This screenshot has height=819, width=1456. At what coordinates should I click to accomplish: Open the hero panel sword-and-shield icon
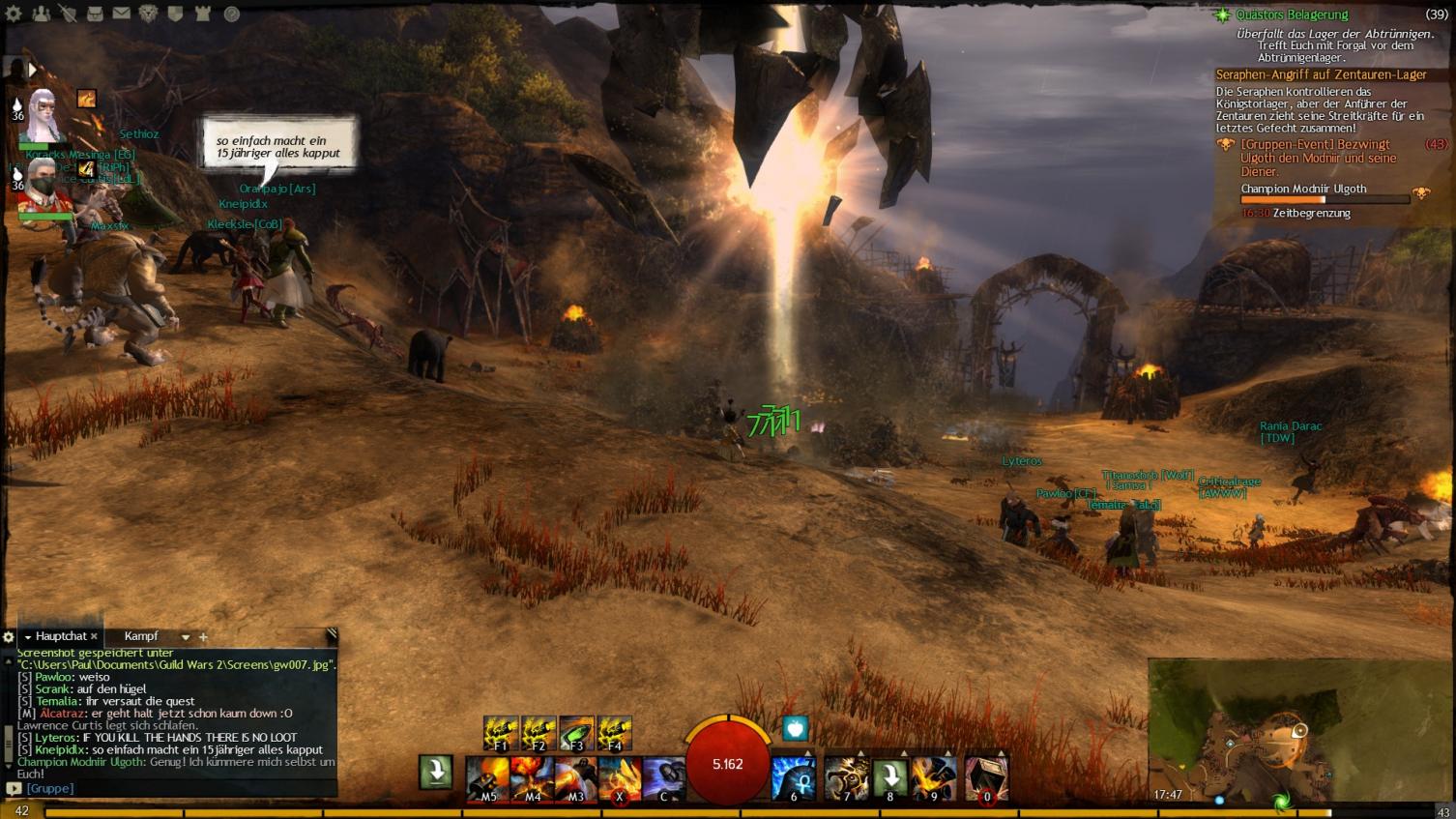pos(68,14)
